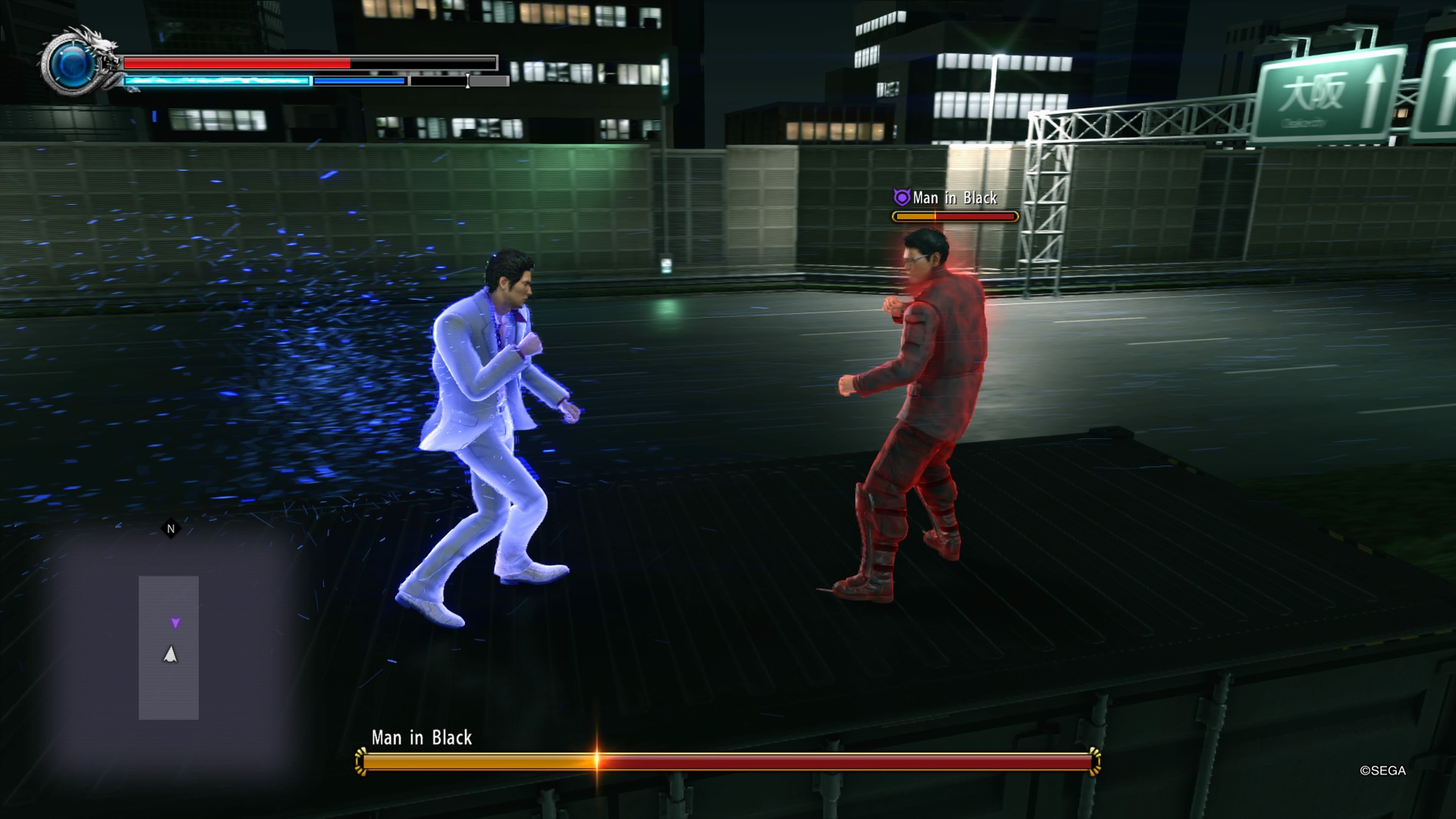
Task: Toggle the red player health bar display
Action: pos(237,63)
